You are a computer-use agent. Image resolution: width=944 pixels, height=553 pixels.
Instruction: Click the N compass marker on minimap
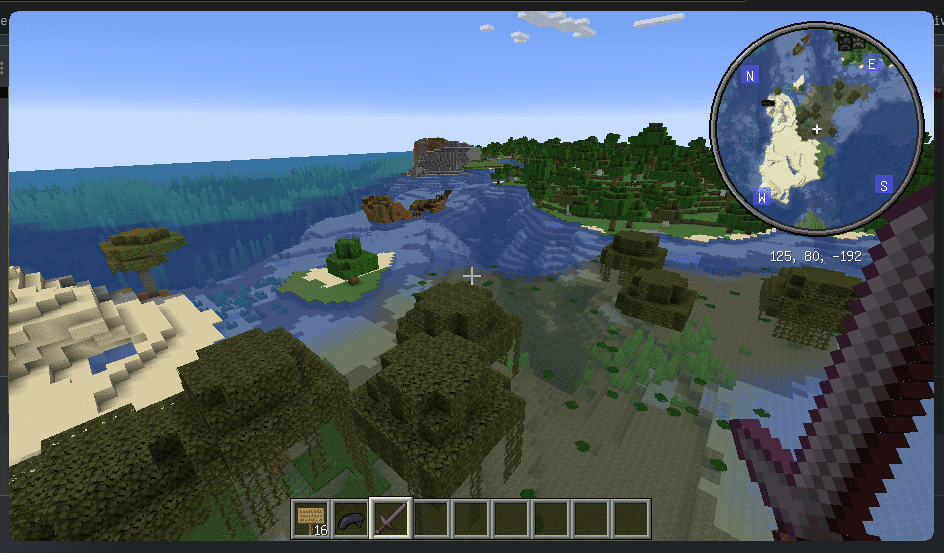click(750, 76)
